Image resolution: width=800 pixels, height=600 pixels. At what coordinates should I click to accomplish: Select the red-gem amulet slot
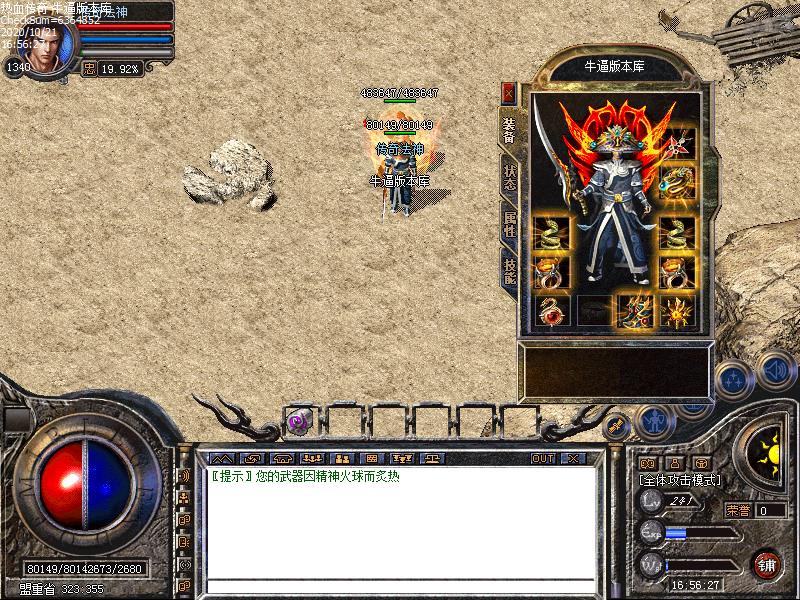pos(553,310)
